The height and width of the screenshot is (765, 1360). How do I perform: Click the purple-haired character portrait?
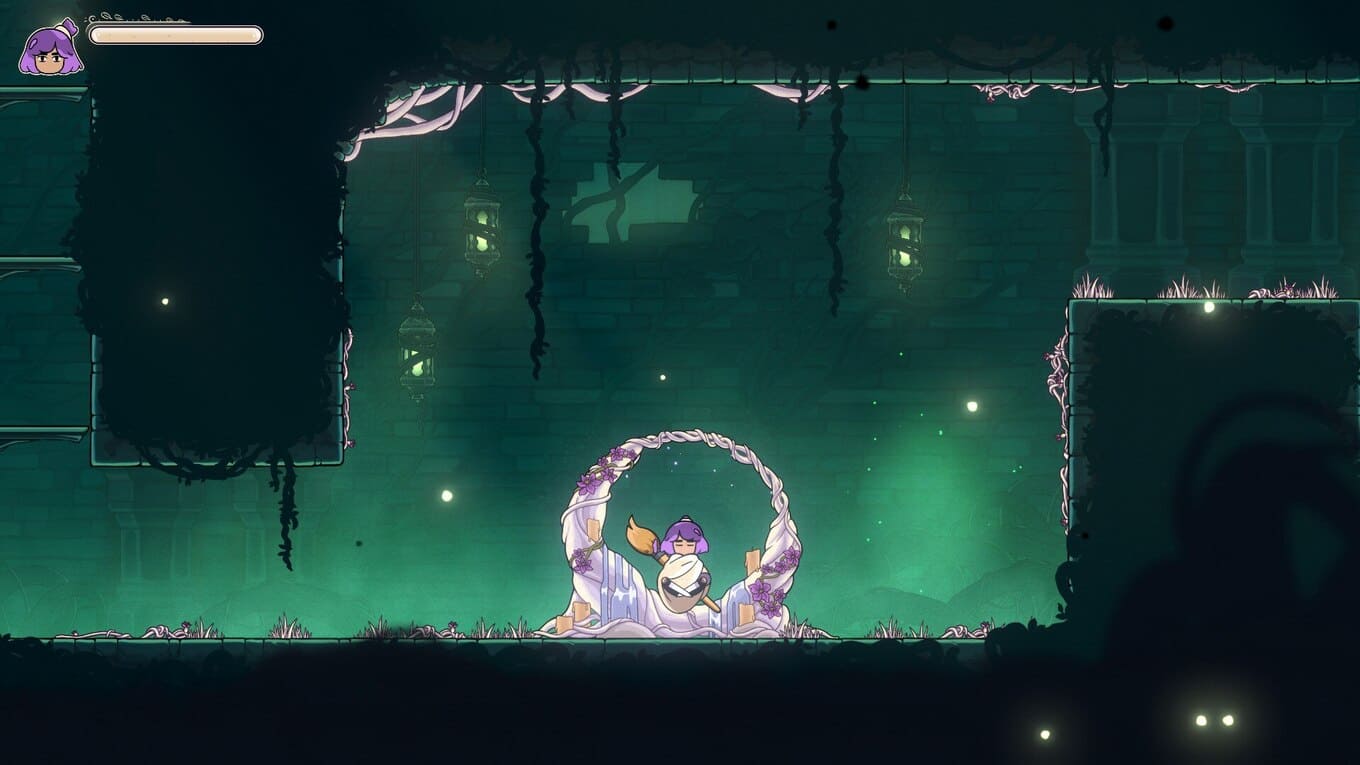click(50, 48)
